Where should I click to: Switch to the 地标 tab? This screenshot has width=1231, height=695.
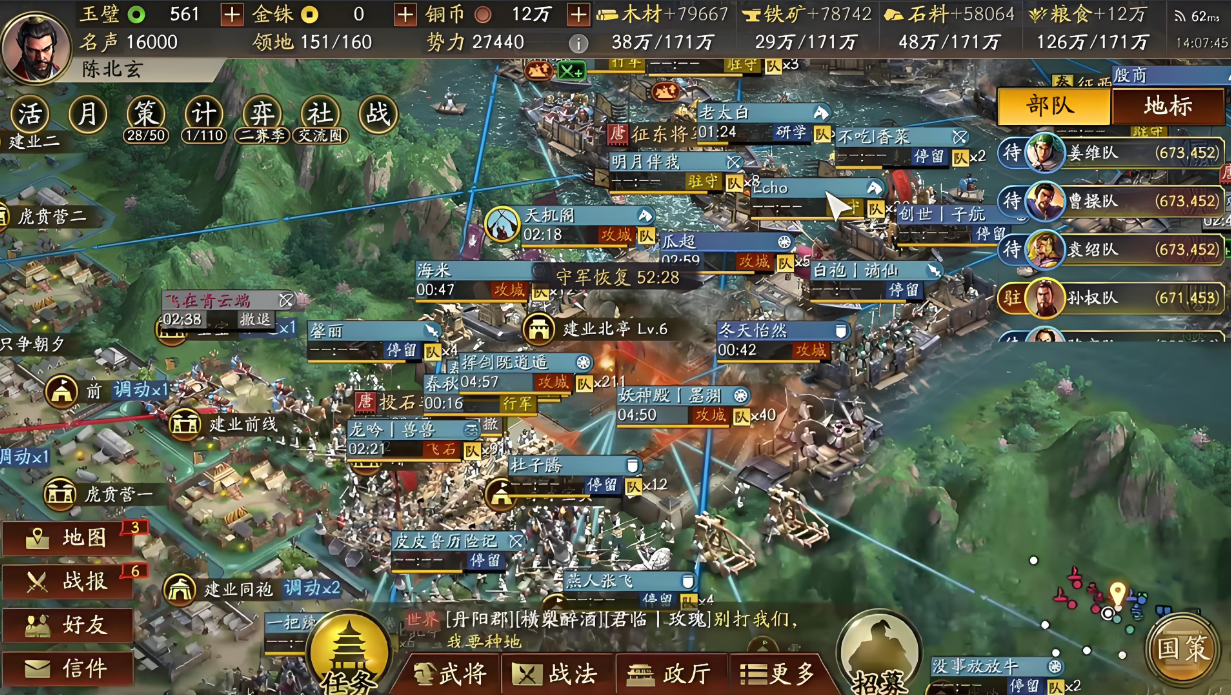[1167, 106]
